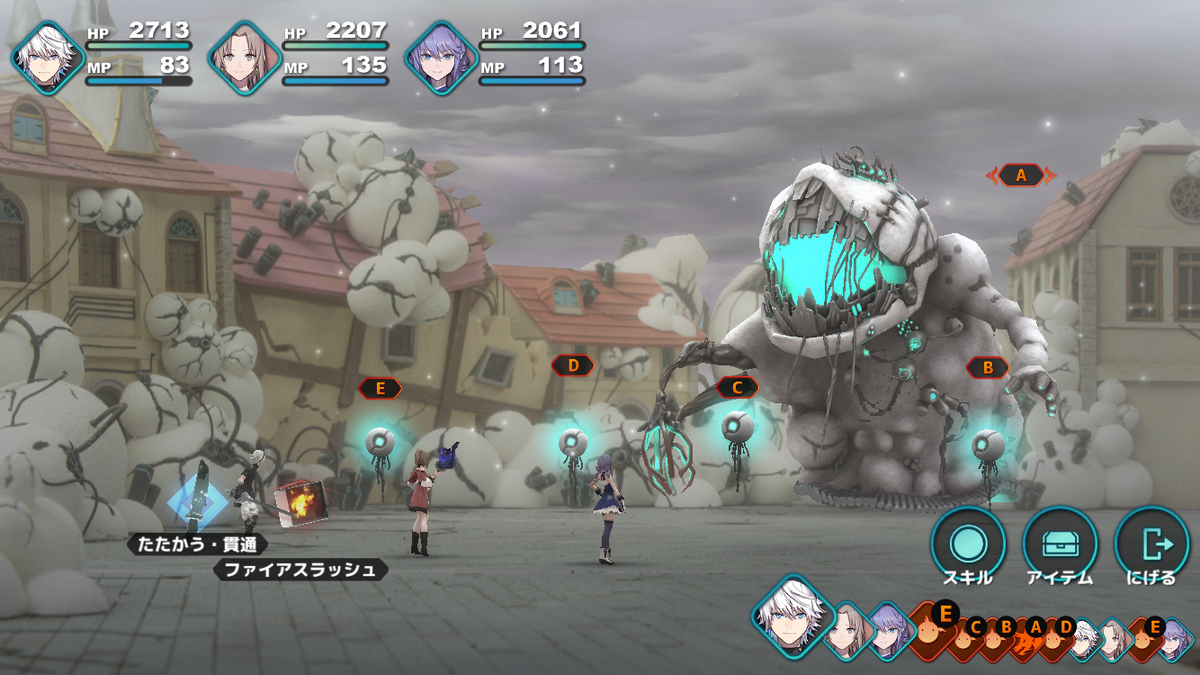Open the アイテム item menu

click(x=1060, y=543)
